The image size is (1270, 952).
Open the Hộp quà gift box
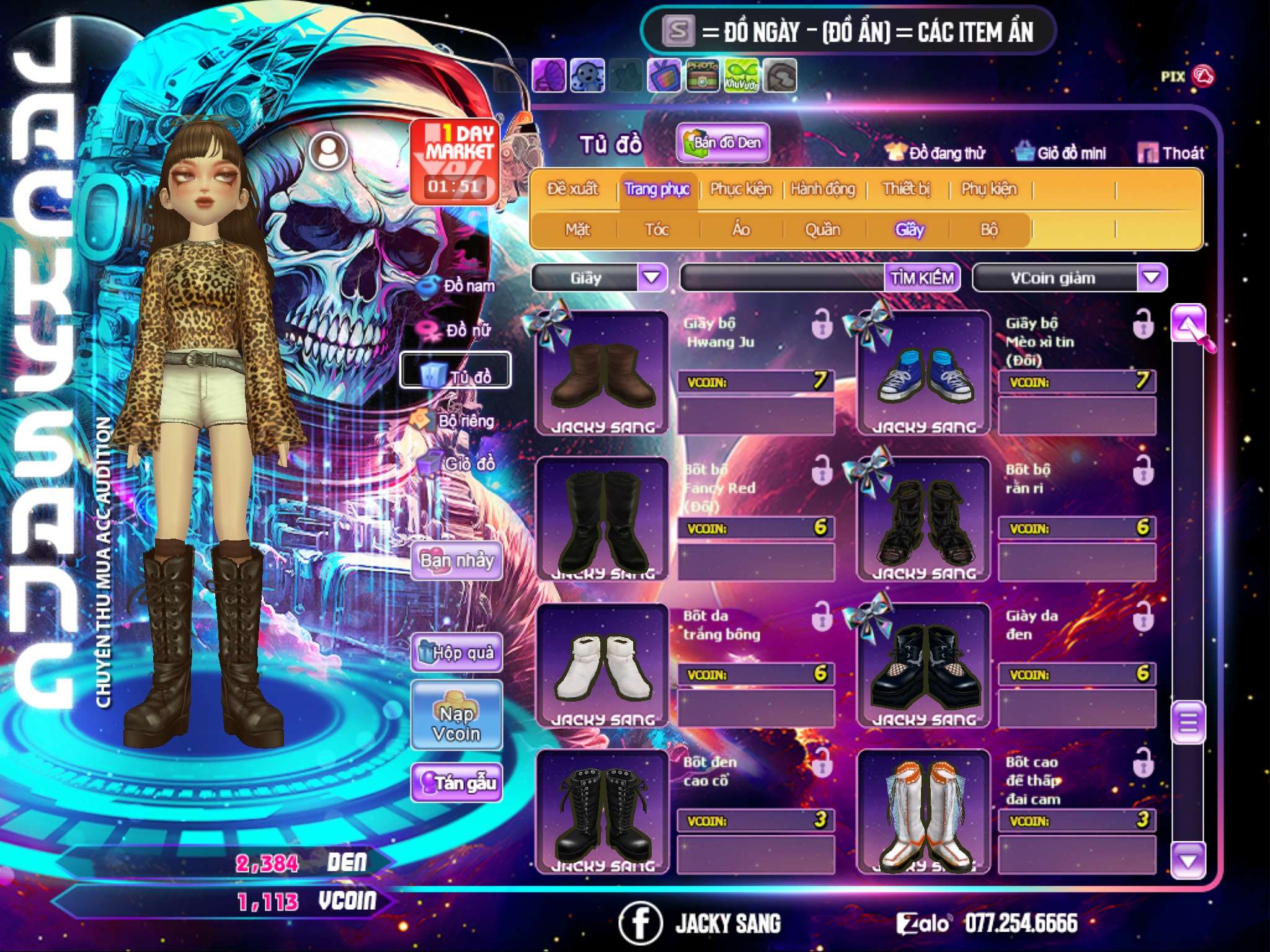tap(456, 653)
